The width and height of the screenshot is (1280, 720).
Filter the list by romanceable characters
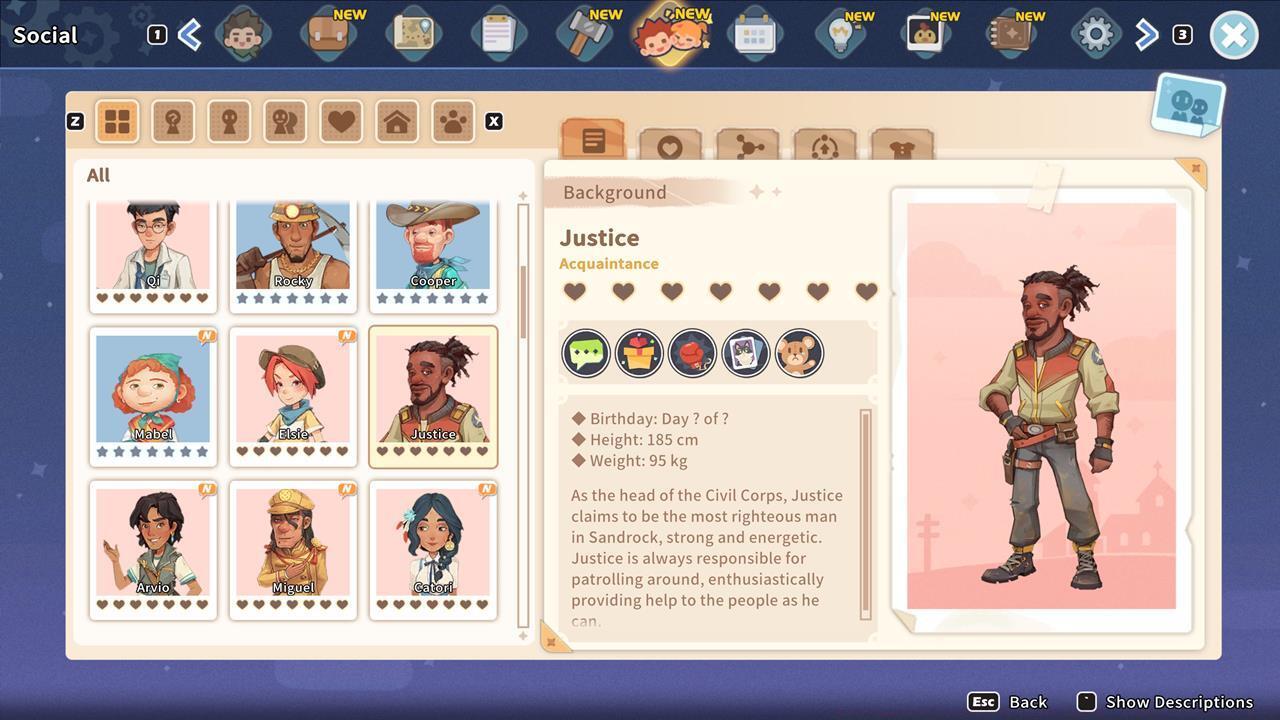point(341,121)
